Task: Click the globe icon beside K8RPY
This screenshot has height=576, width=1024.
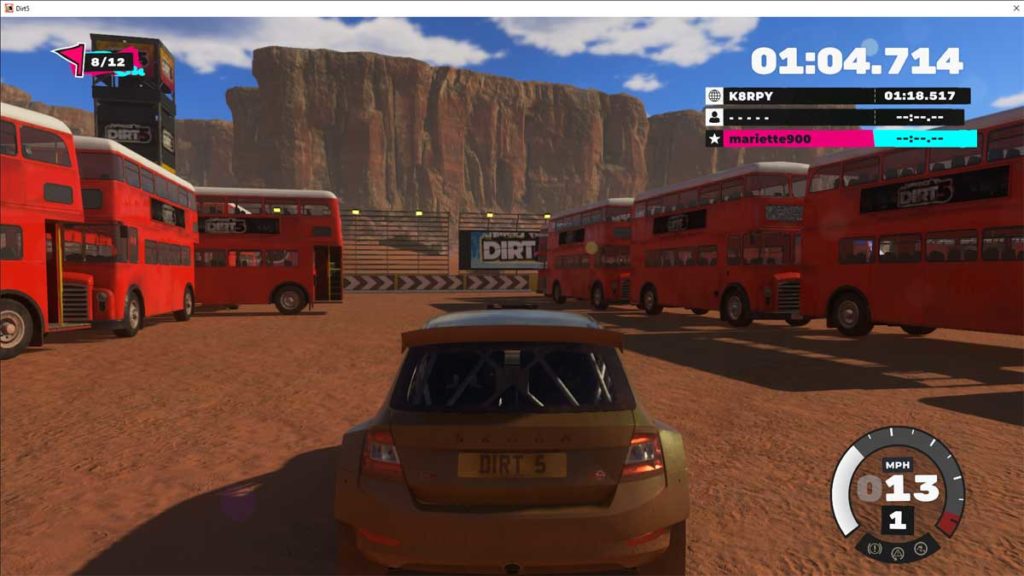Action: [x=714, y=96]
